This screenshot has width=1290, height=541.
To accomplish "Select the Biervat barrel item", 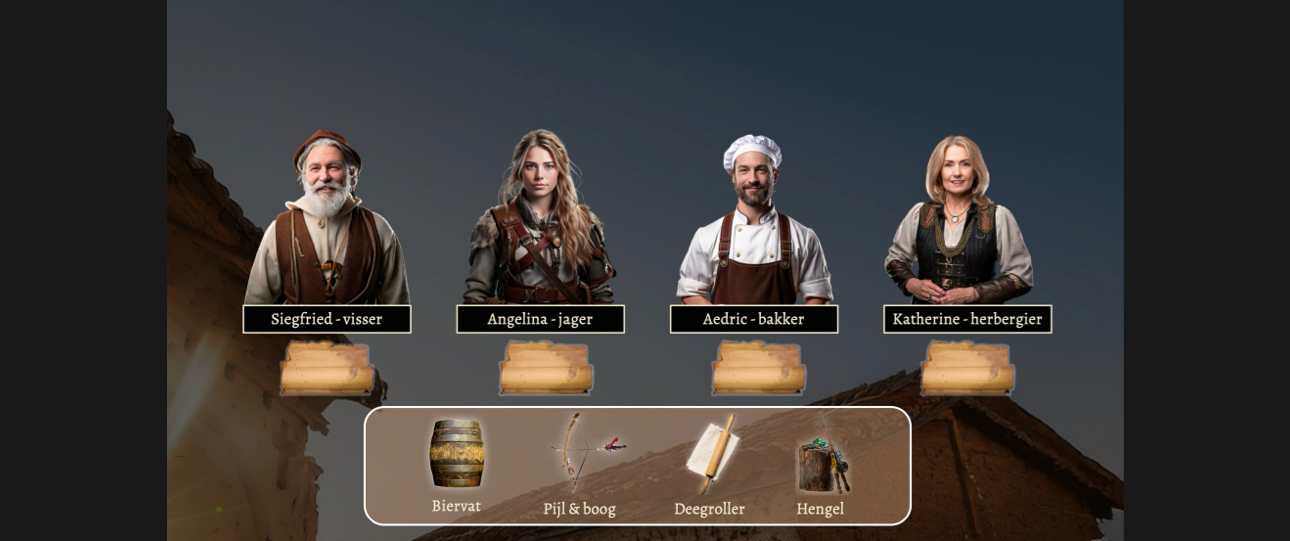I will pyautogui.click(x=457, y=453).
